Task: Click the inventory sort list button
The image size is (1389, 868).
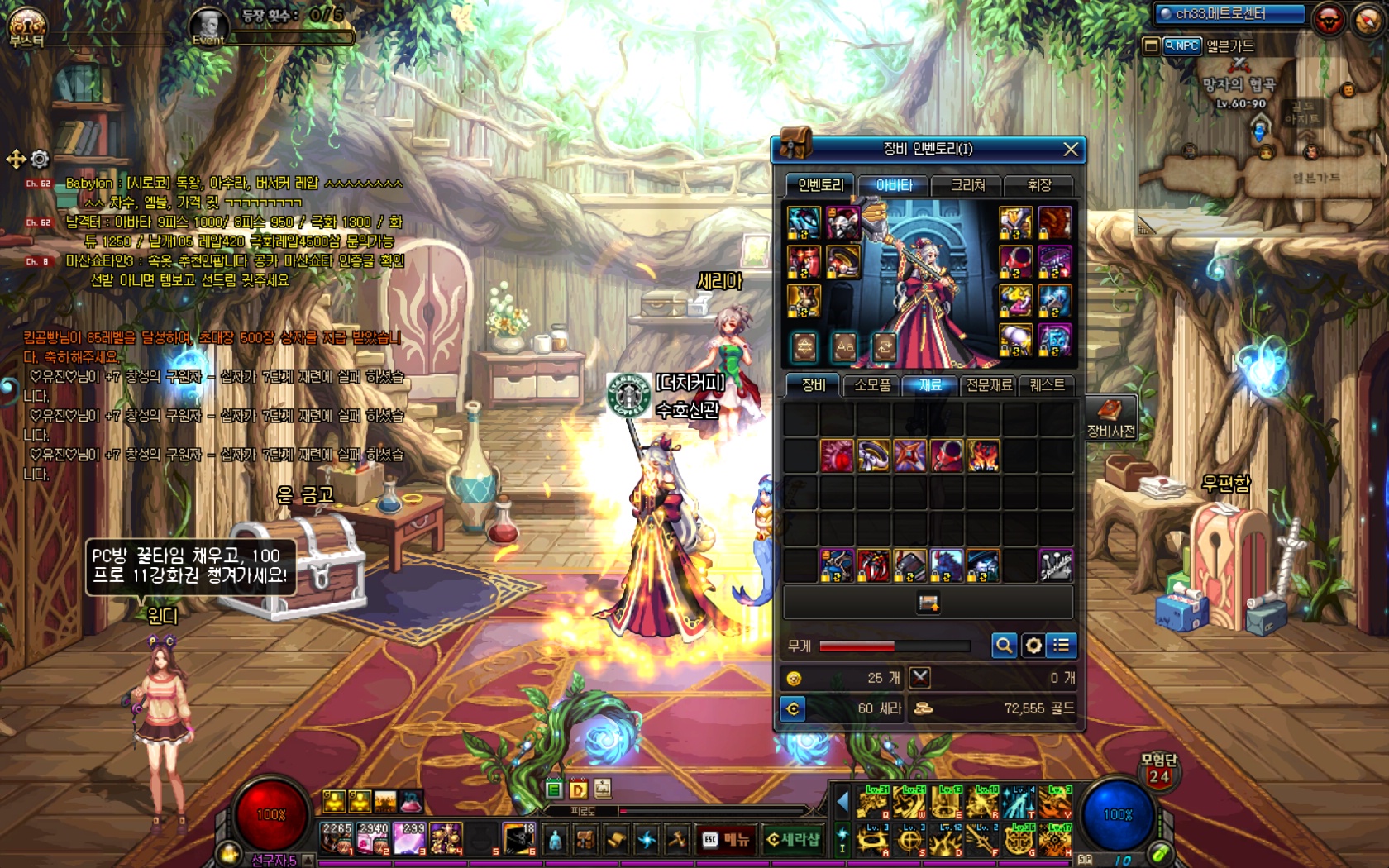Action: (1062, 646)
